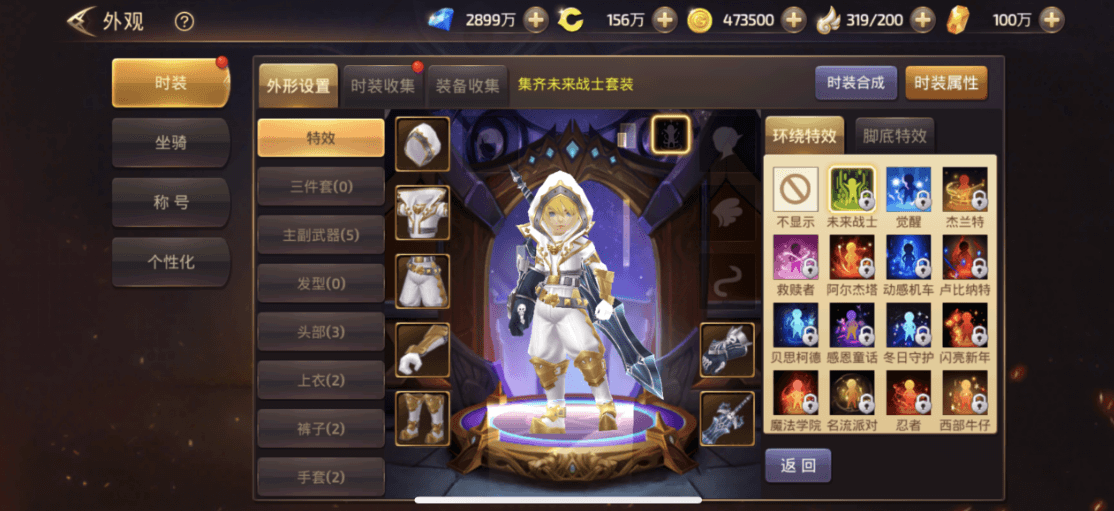Select the 主副武器(5) category
This screenshot has width=1114, height=511.
tap(320, 235)
